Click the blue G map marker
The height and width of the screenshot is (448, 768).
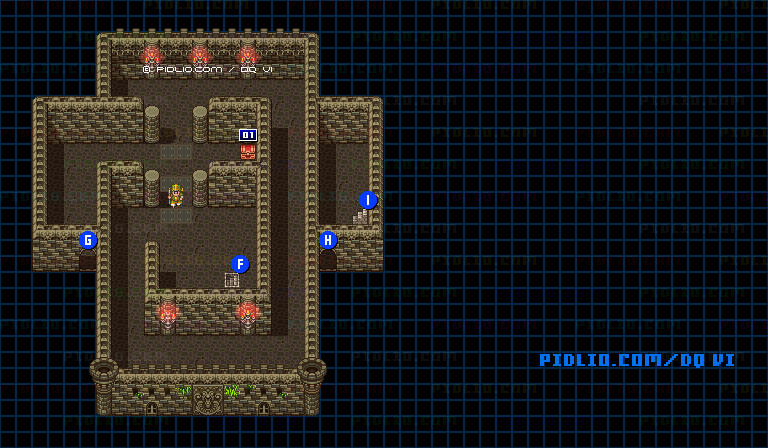pyautogui.click(x=88, y=240)
